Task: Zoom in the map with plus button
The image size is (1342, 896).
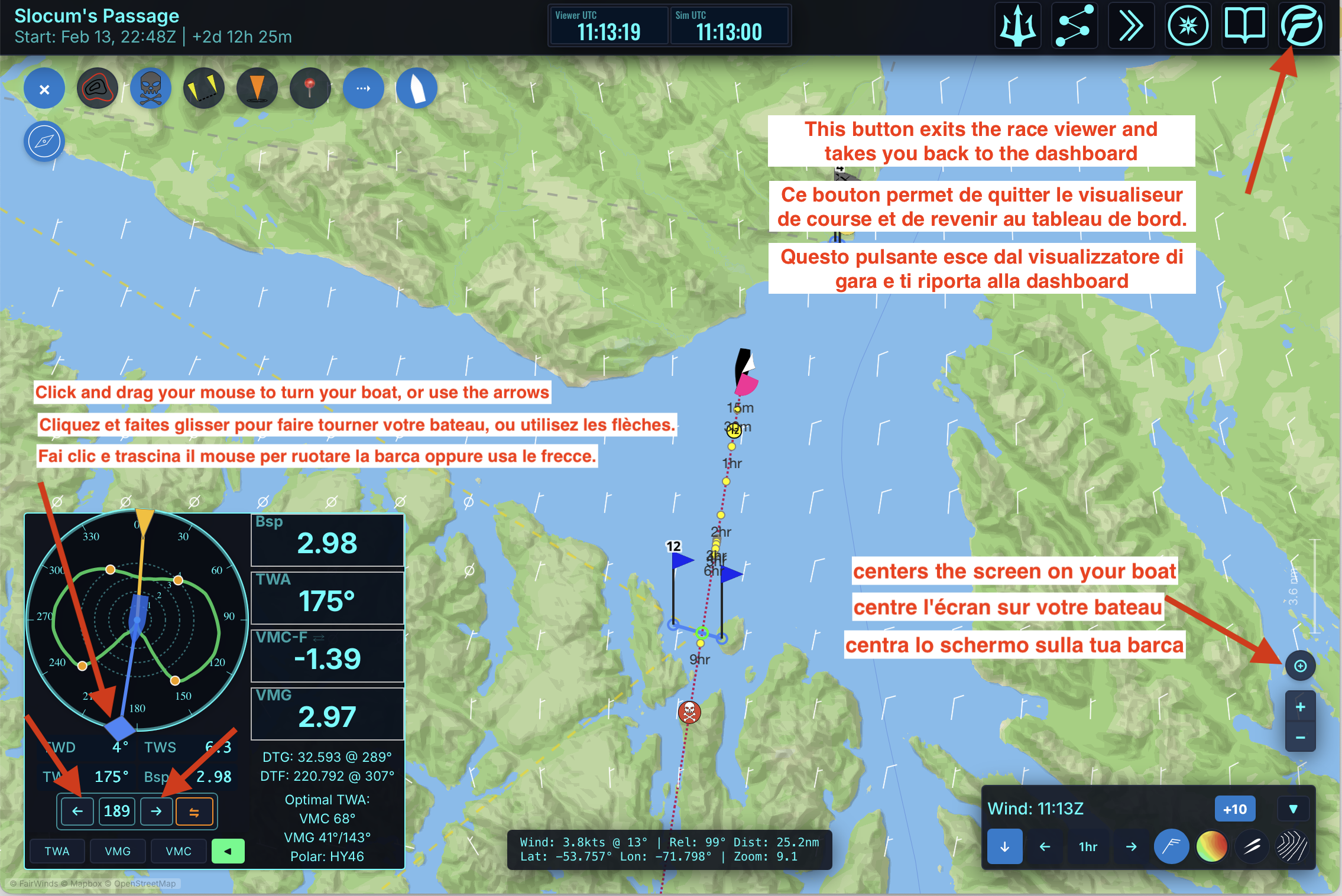Action: click(1300, 707)
